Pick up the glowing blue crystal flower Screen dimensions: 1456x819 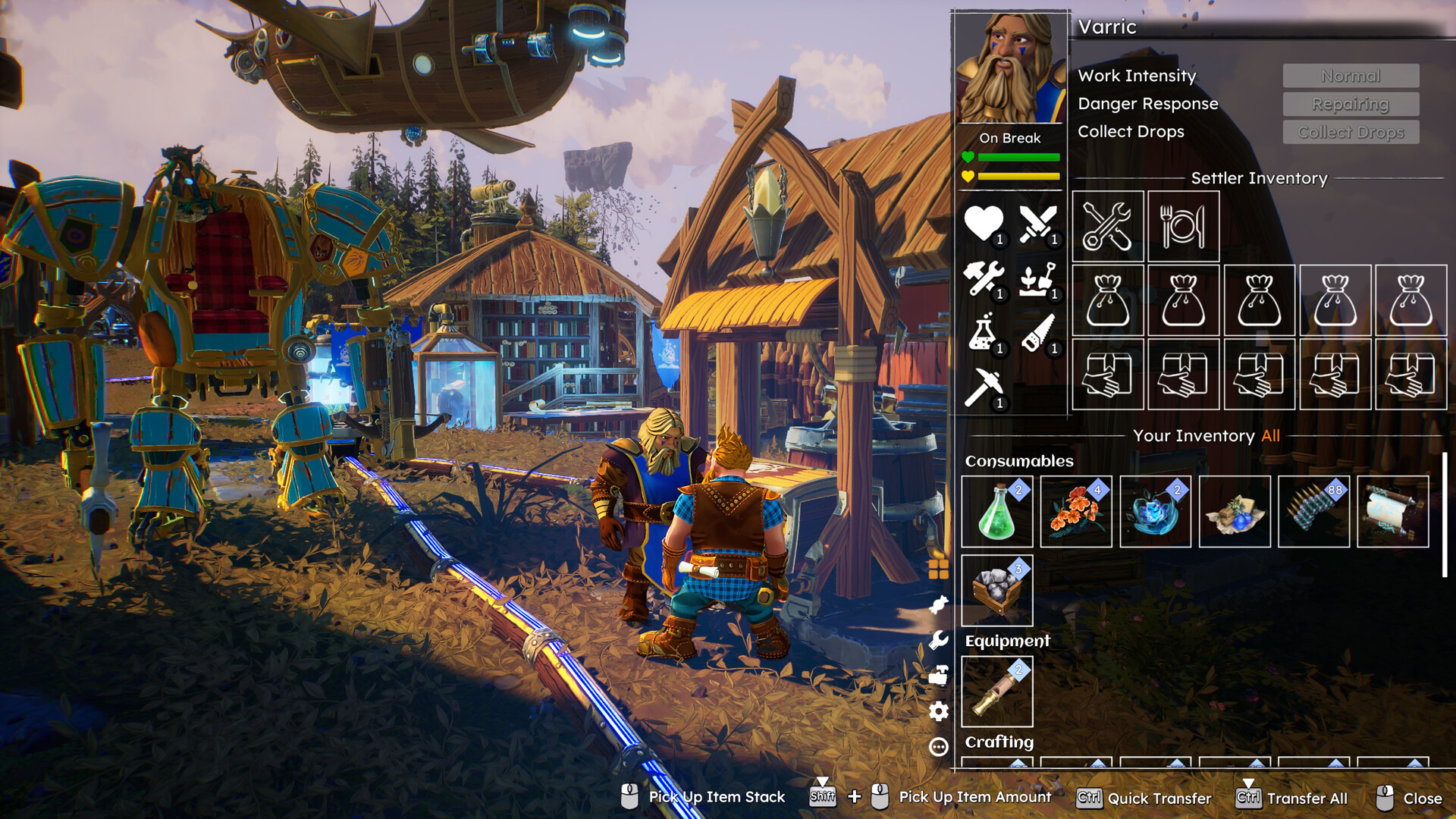tap(1155, 512)
